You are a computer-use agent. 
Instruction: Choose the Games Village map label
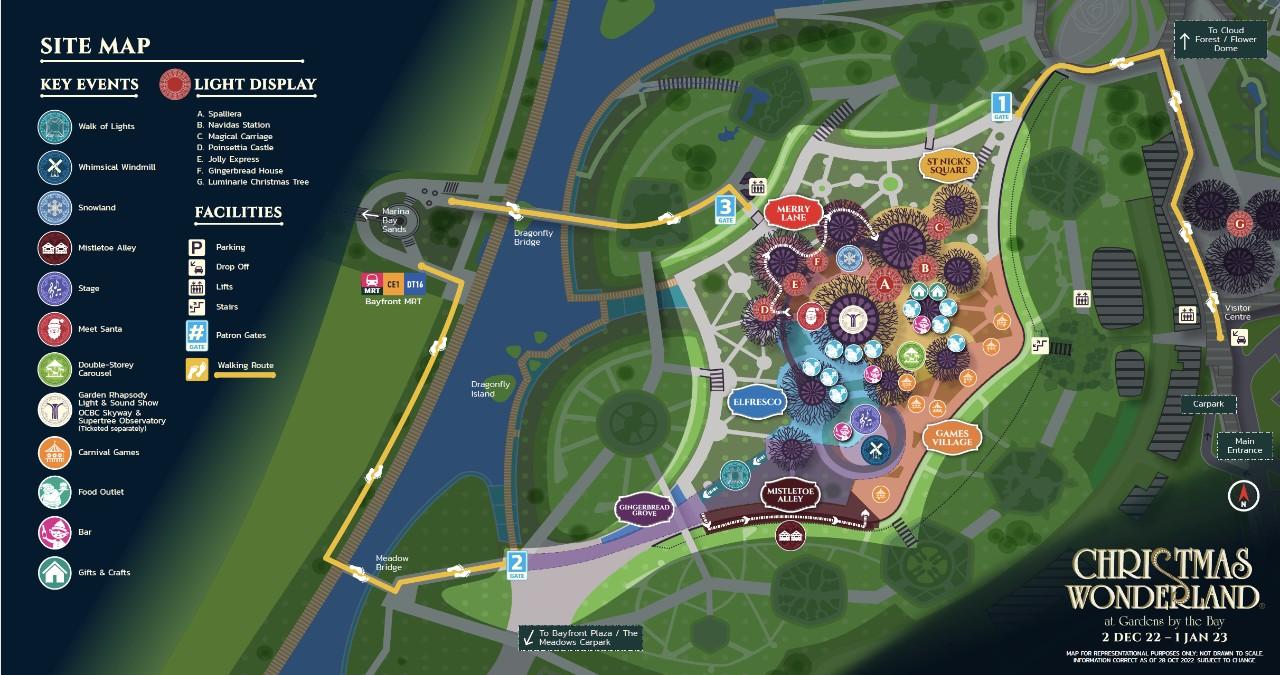click(946, 436)
